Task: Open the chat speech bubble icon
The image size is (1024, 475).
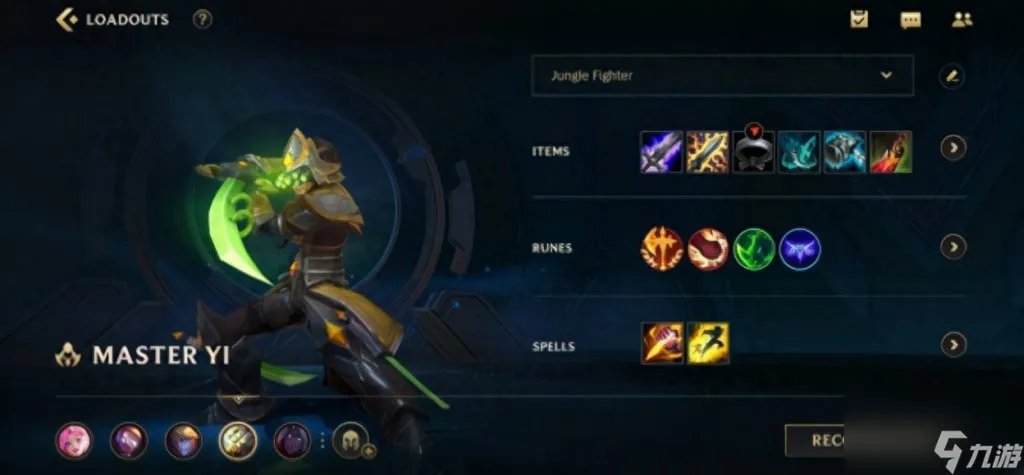Action: tap(910, 19)
